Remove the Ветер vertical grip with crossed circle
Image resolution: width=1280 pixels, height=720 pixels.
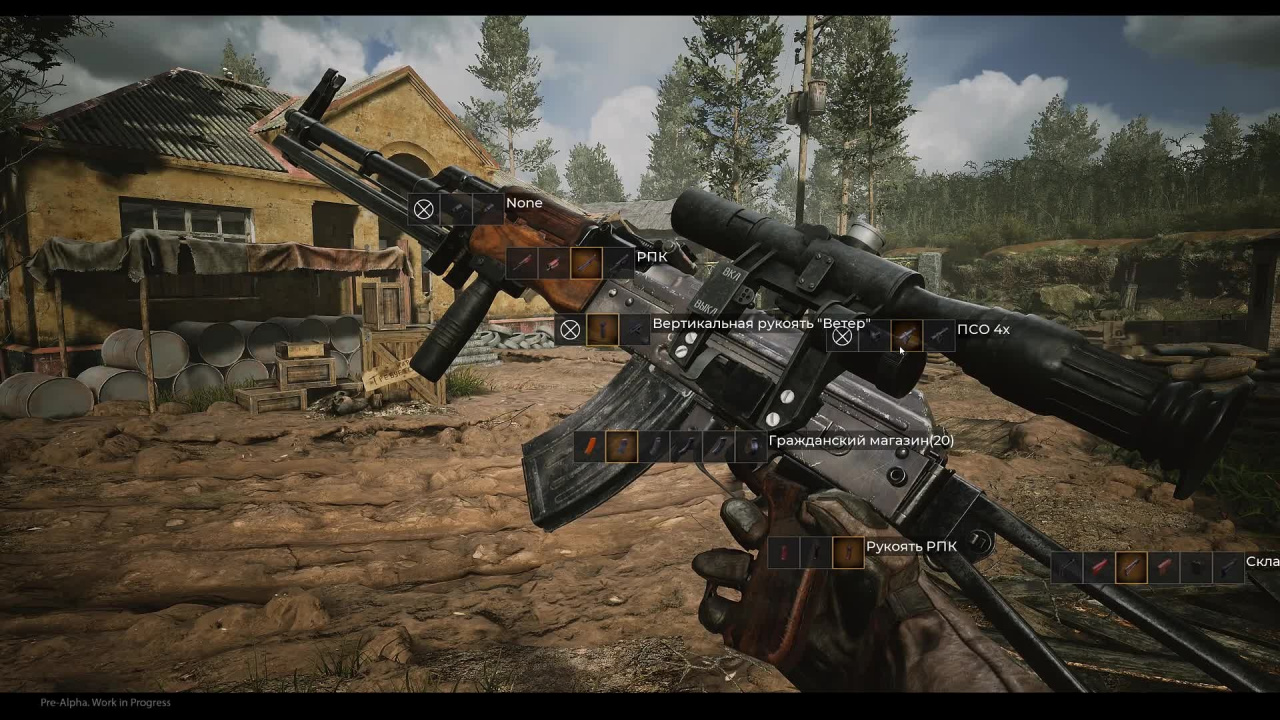(x=570, y=329)
